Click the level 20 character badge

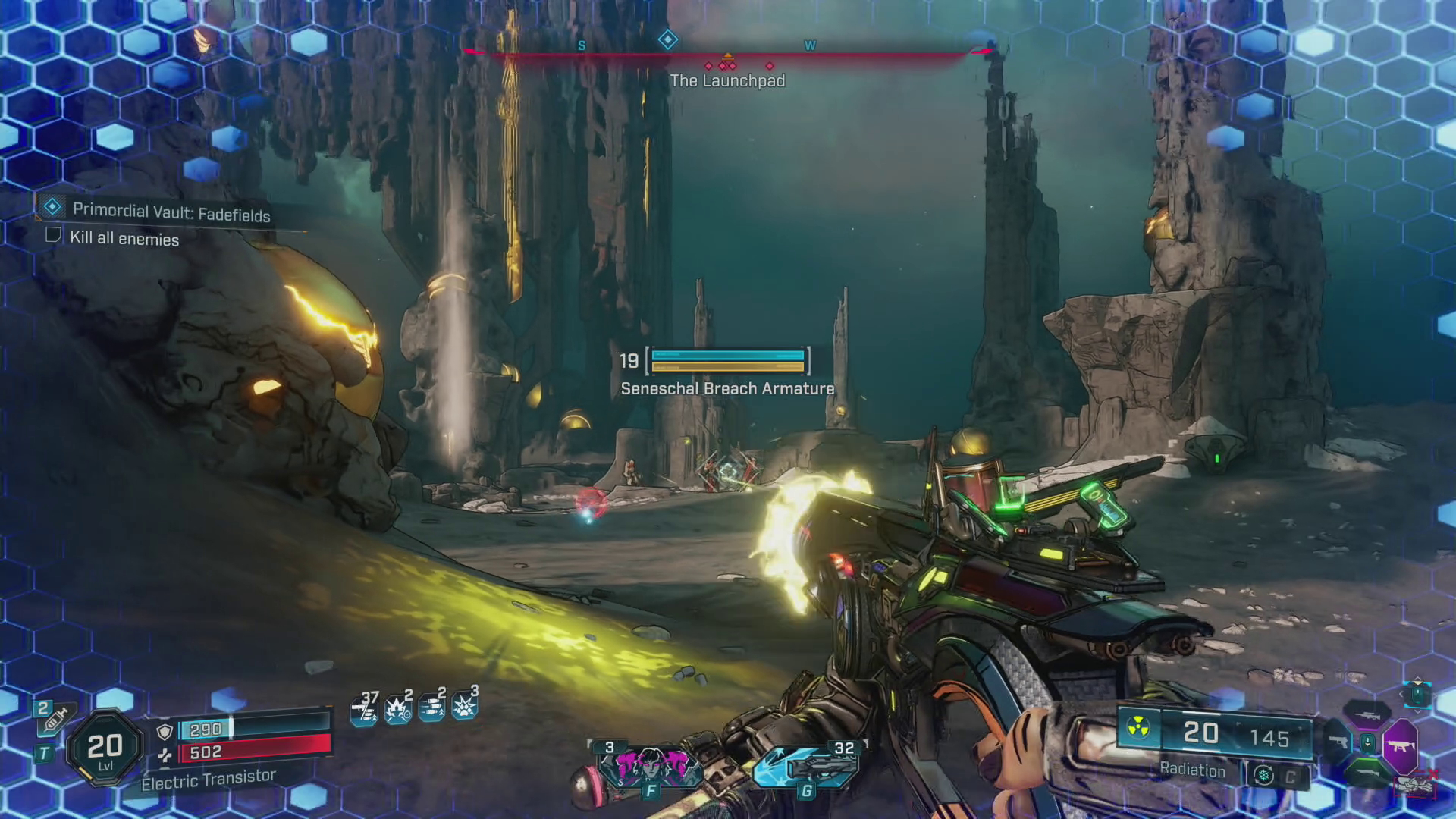105,748
